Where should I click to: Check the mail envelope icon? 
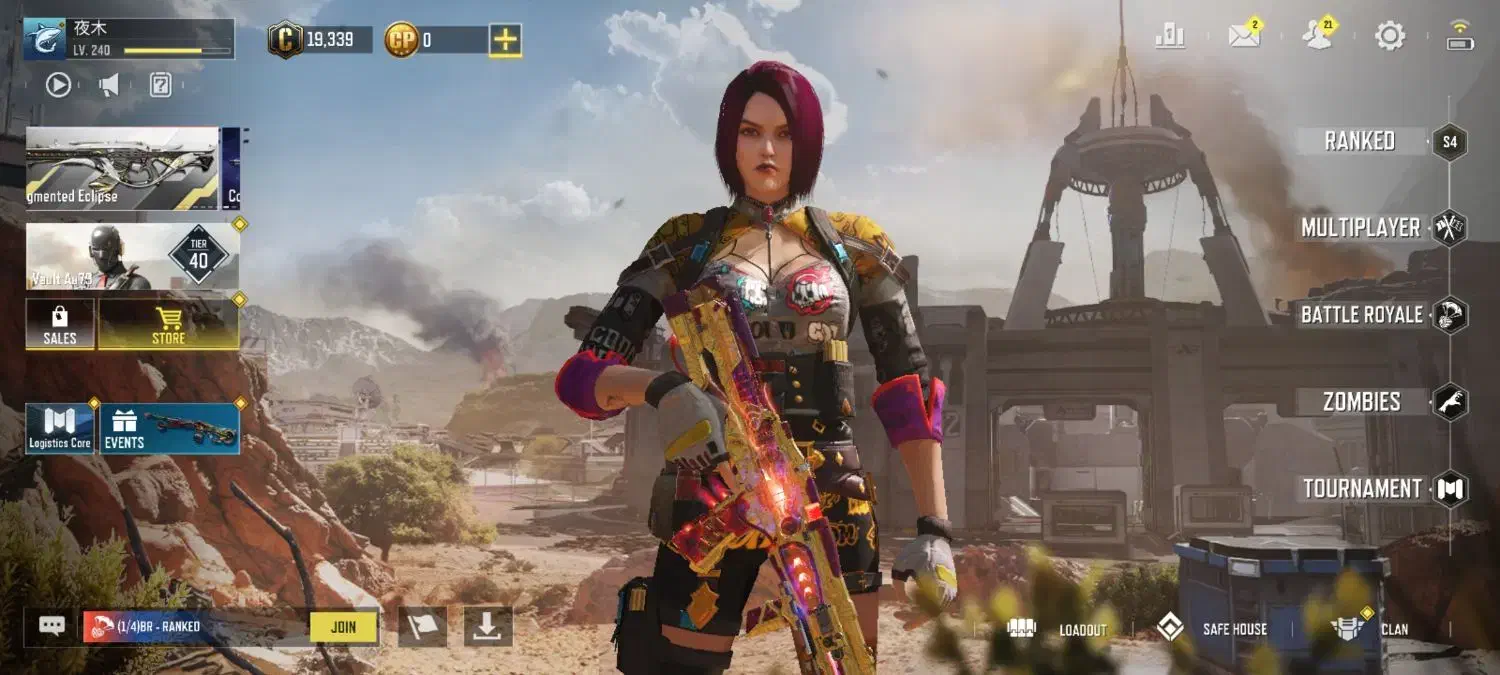pos(1244,37)
